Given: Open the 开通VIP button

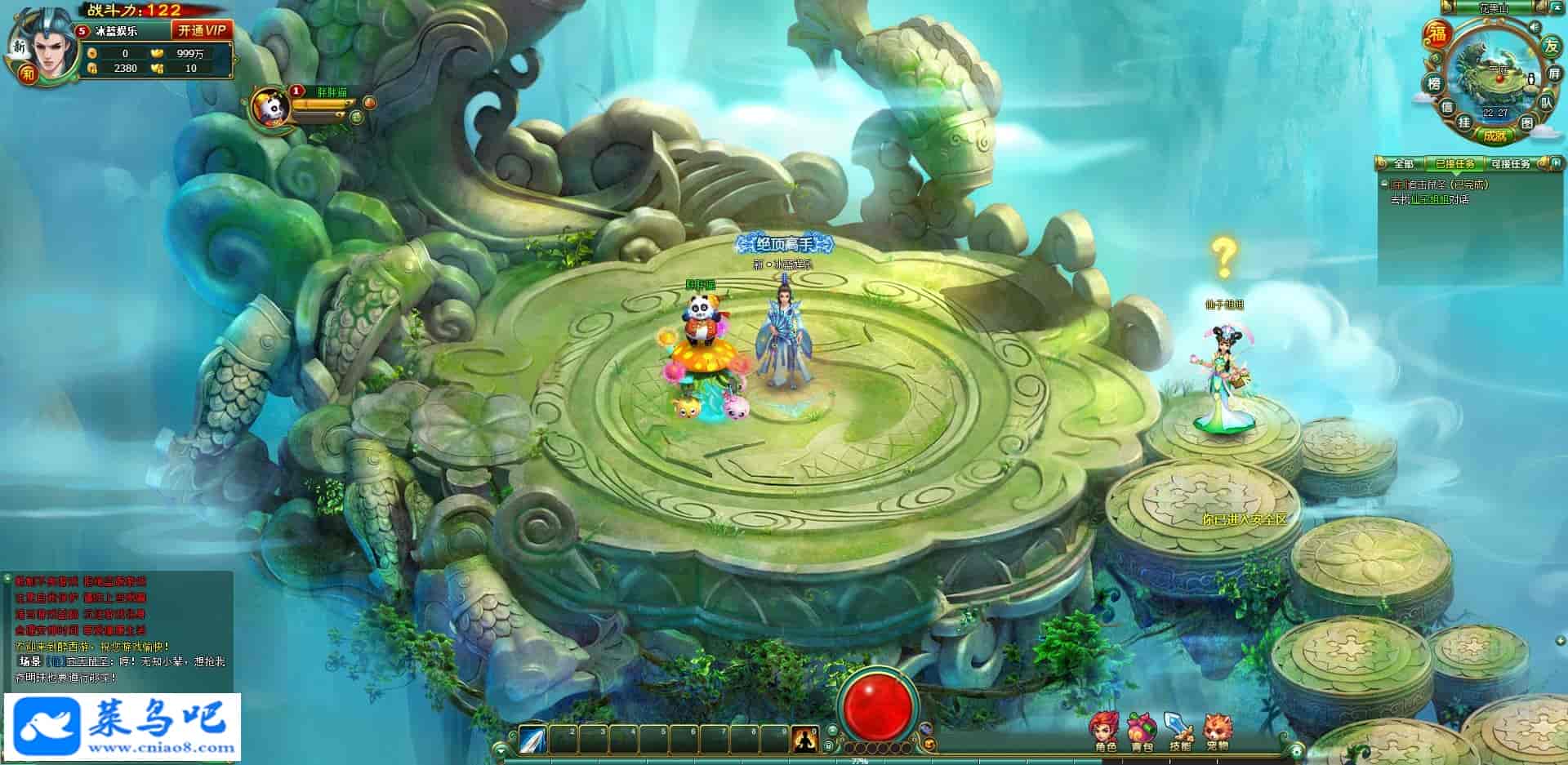Looking at the screenshot, I should [x=202, y=30].
